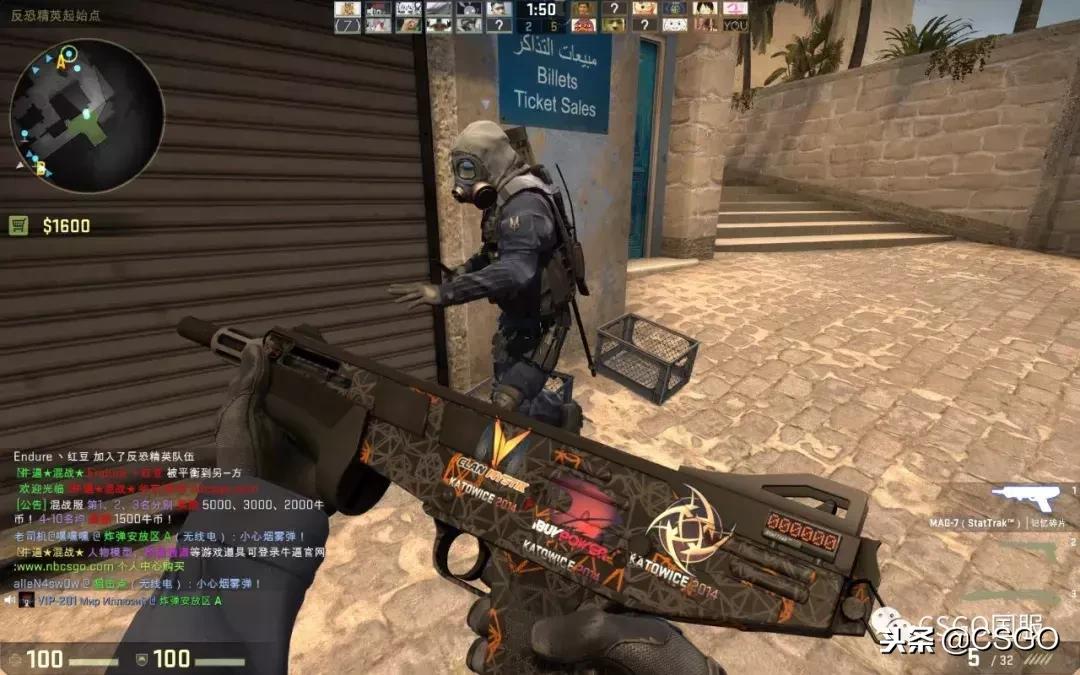Click the VIP-201 speaking player avatar
1080x675 pixels.
tap(26, 600)
